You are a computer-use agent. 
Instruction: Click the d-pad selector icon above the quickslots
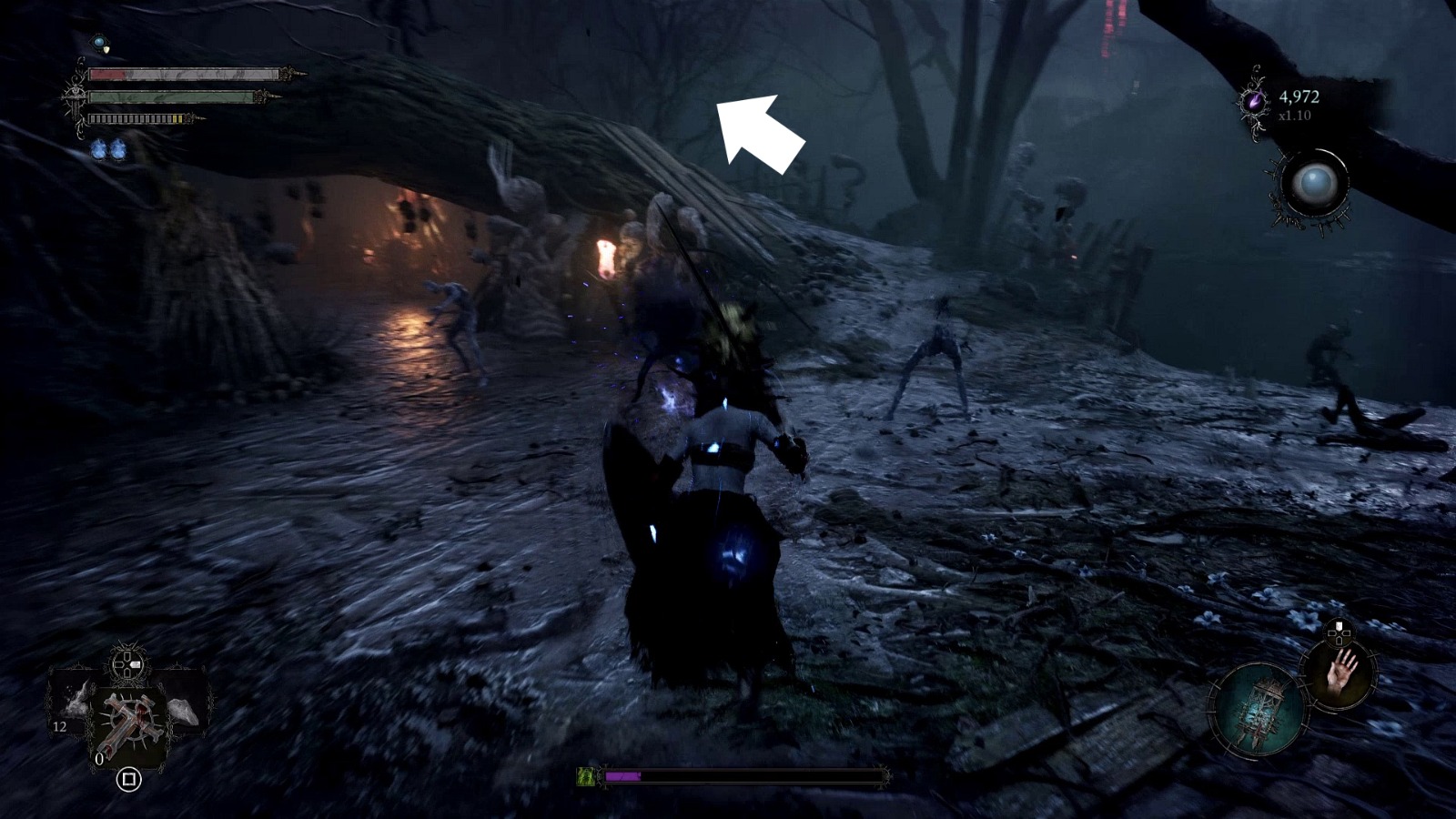pos(126,663)
